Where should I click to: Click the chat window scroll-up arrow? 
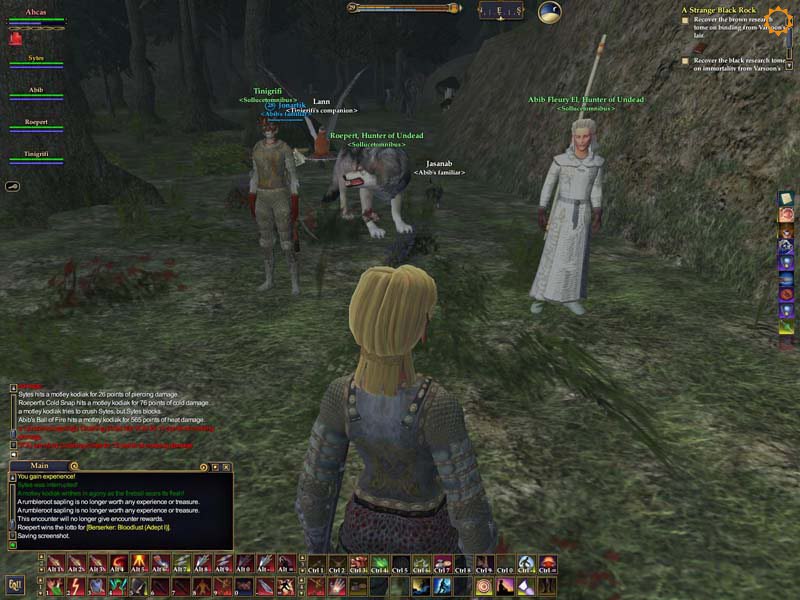click(12, 479)
